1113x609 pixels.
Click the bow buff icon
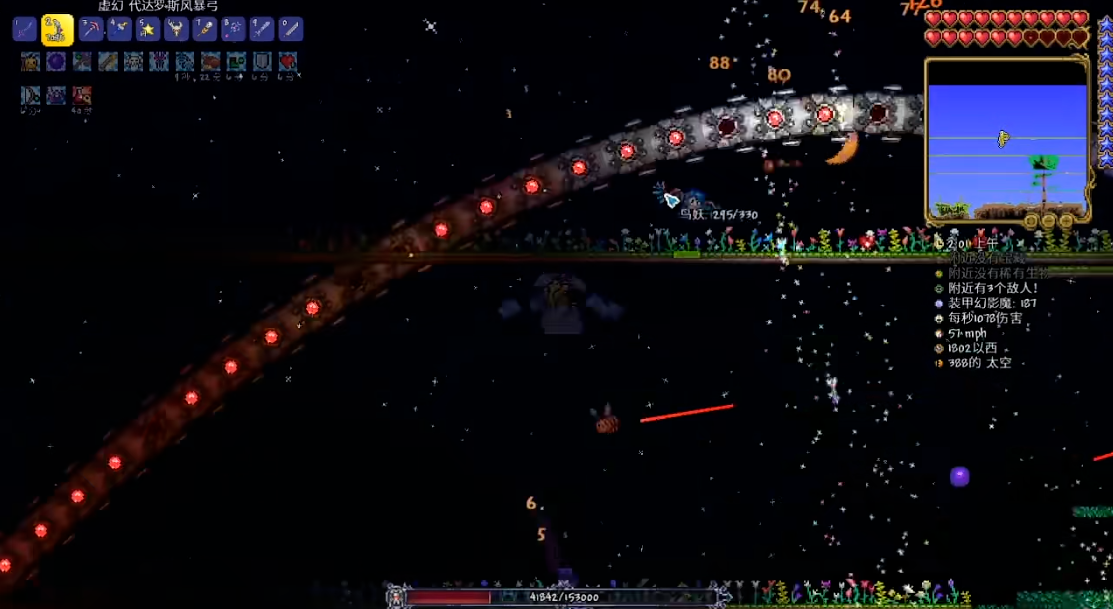coord(30,96)
